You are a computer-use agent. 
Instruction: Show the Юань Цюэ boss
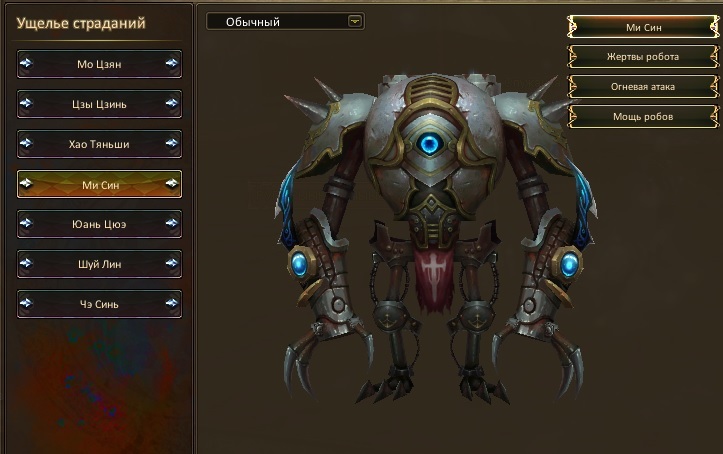tap(100, 224)
